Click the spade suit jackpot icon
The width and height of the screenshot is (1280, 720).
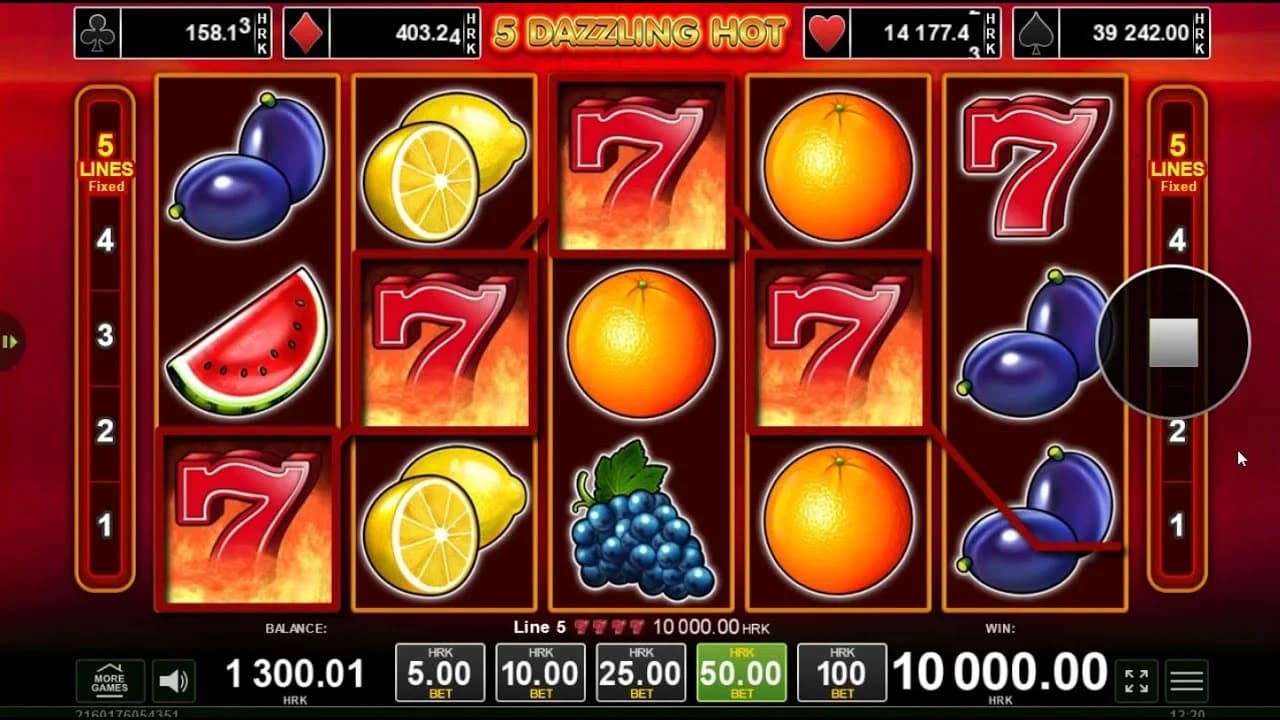(1036, 30)
